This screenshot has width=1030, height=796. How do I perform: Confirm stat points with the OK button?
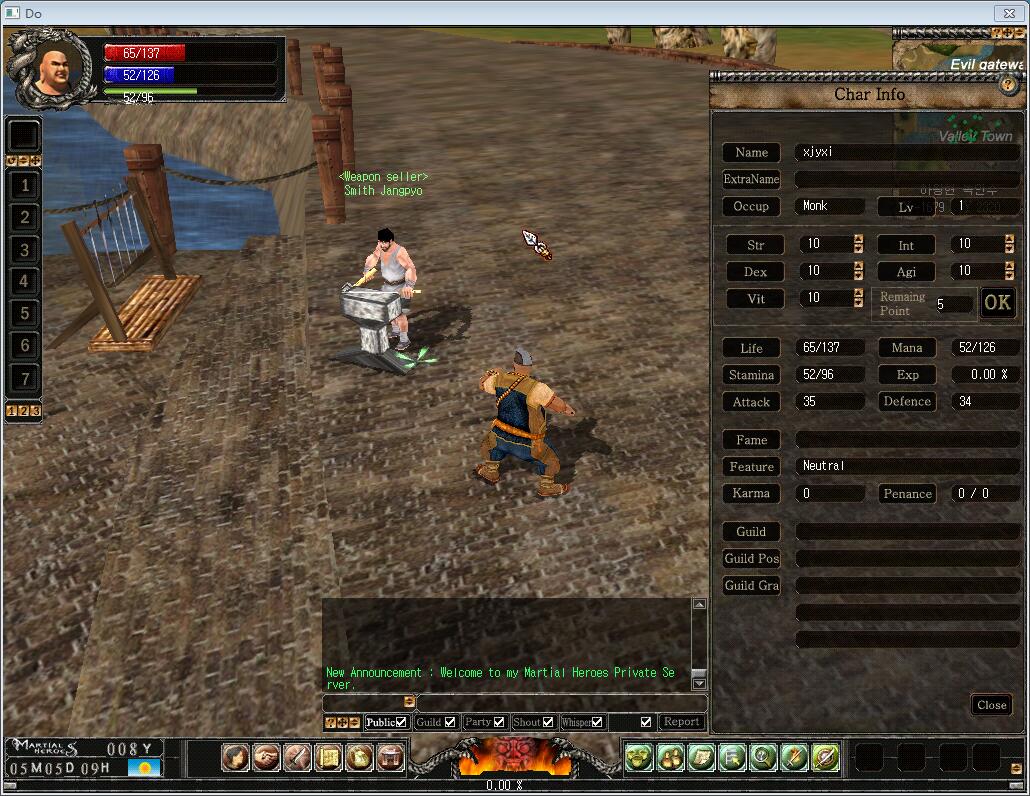click(x=997, y=303)
